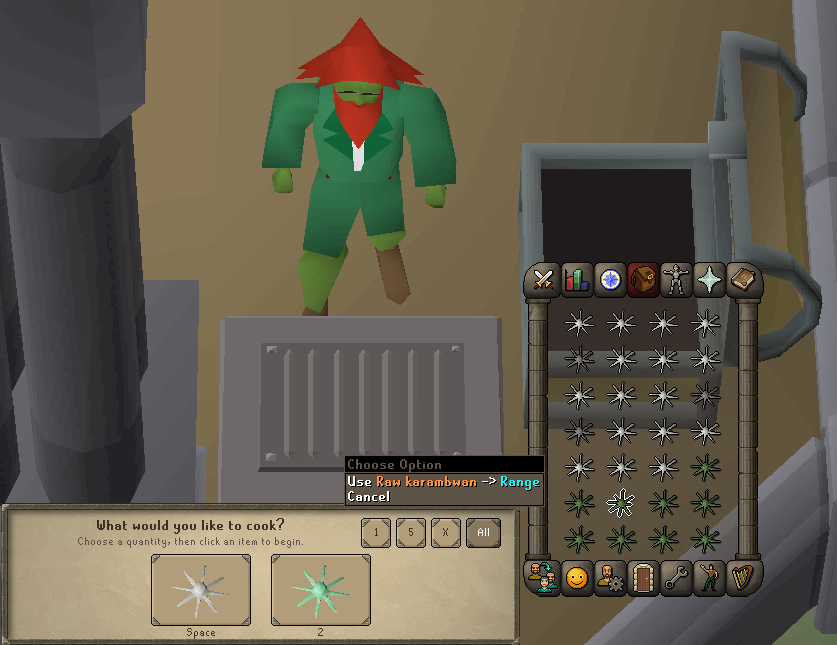The image size is (837, 645).
Task: Open the Magic spellbook tab
Action: [x=742, y=280]
